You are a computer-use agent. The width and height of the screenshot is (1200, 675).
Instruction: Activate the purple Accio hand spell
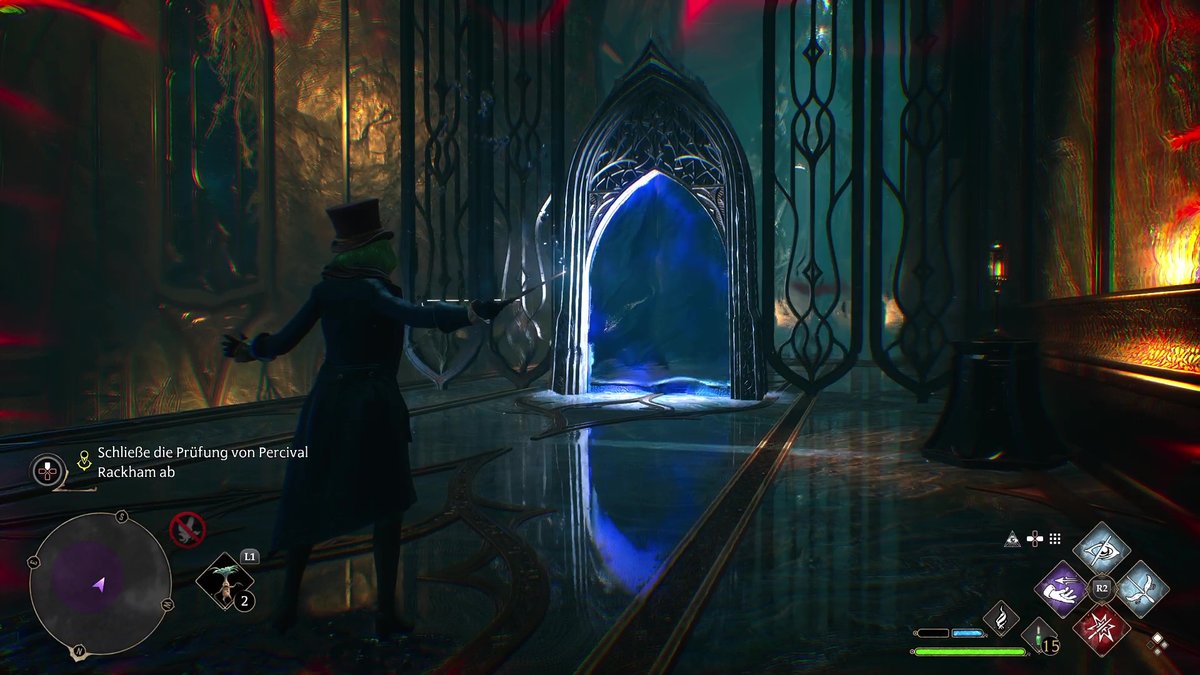(1061, 589)
